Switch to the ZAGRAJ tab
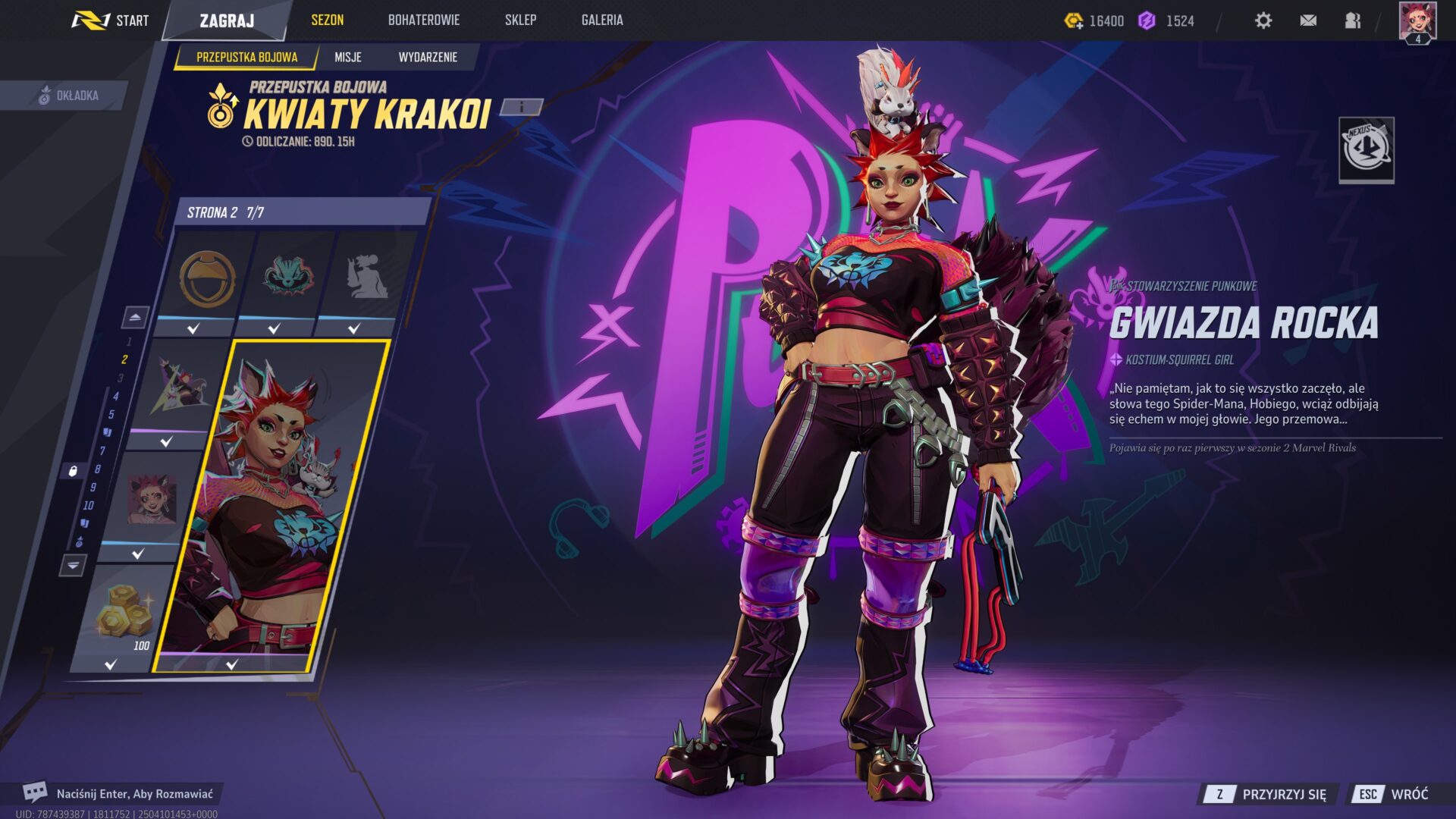The height and width of the screenshot is (819, 1456). (x=227, y=20)
